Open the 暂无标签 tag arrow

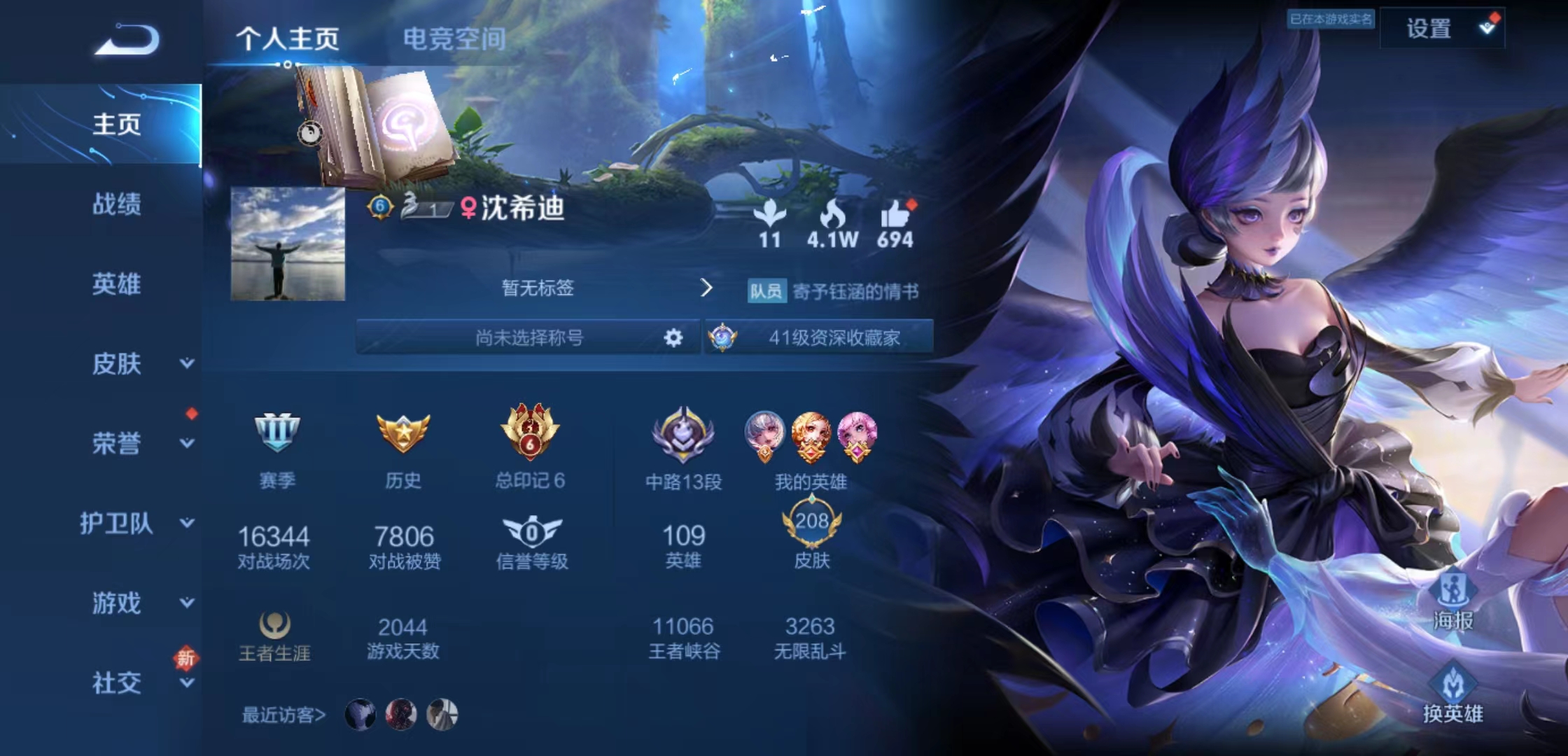[707, 289]
